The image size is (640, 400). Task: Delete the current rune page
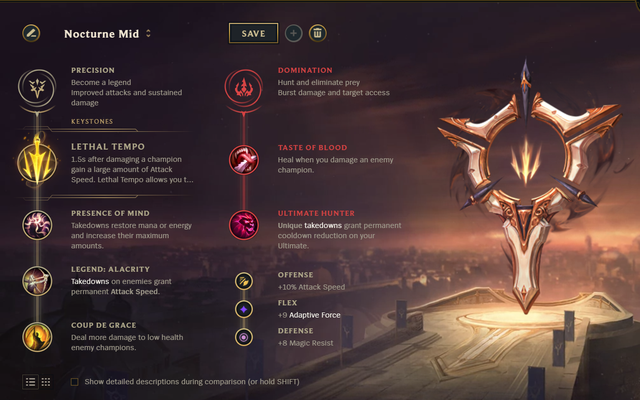click(317, 33)
